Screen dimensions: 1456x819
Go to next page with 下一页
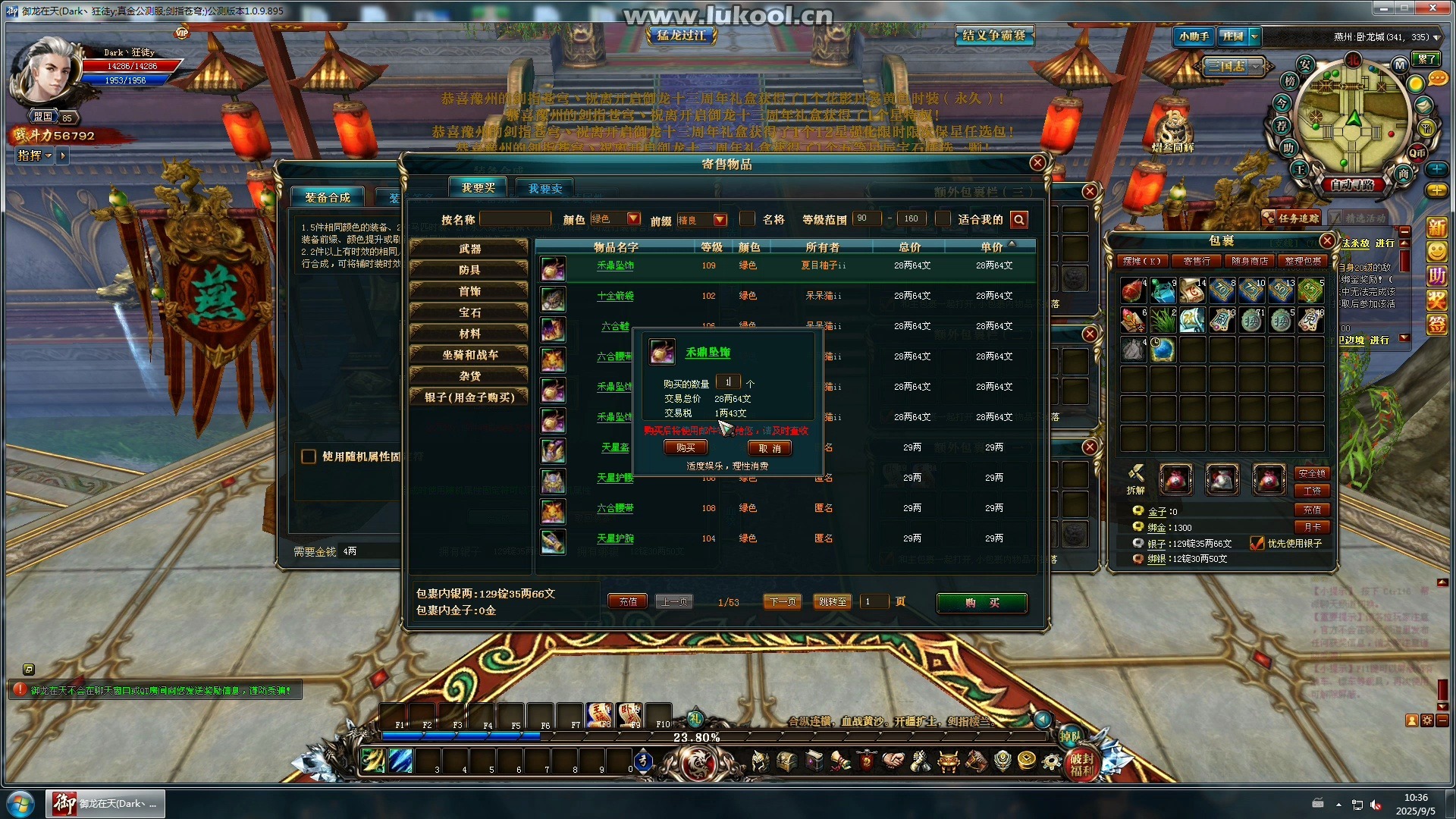tap(783, 601)
